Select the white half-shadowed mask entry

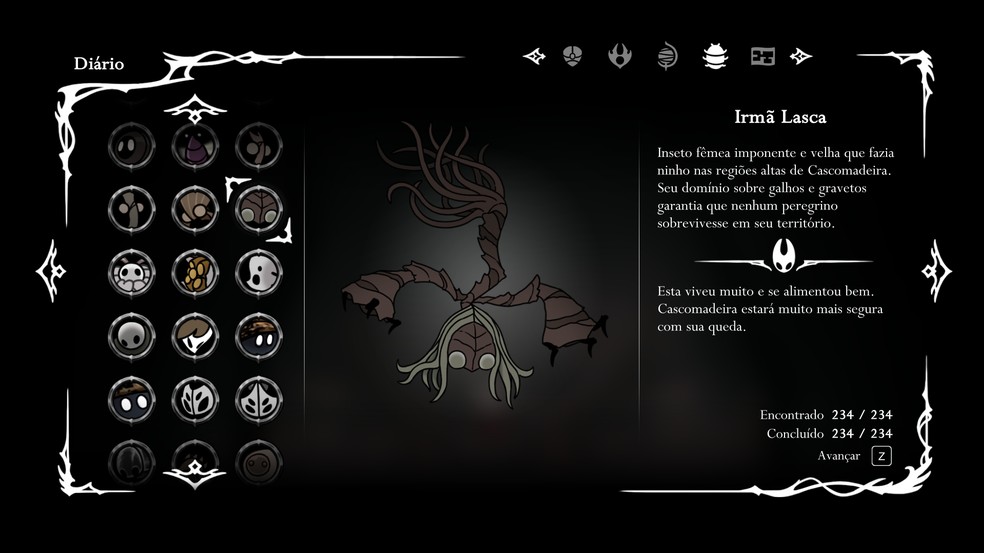pos(258,271)
